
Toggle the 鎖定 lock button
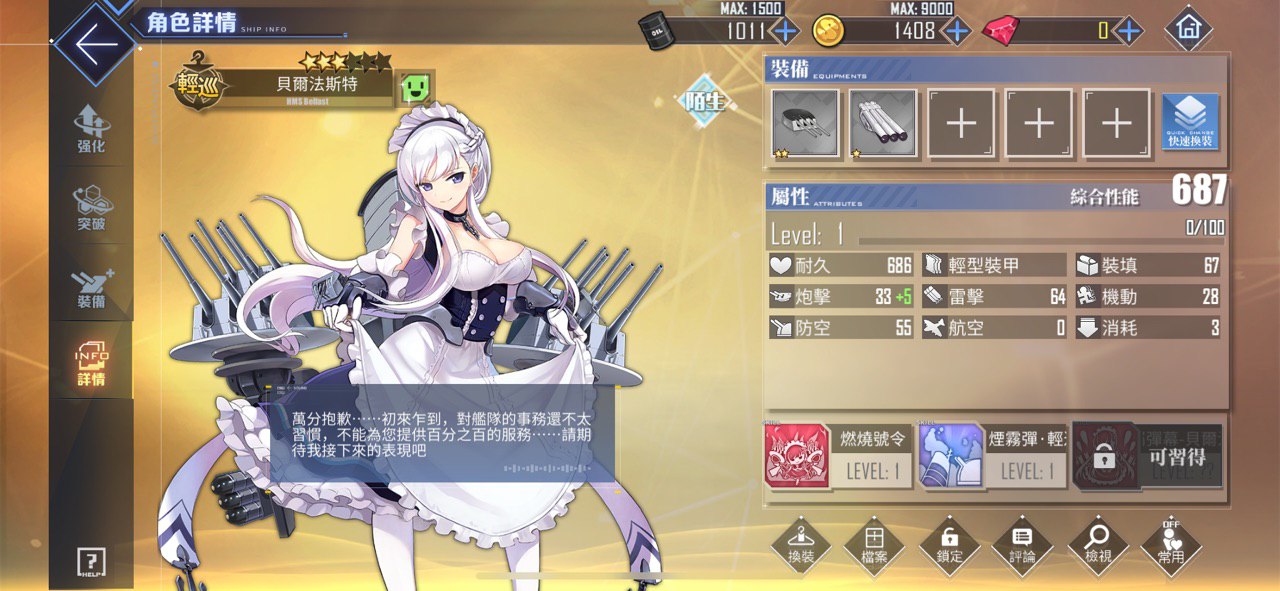pyautogui.click(x=949, y=546)
